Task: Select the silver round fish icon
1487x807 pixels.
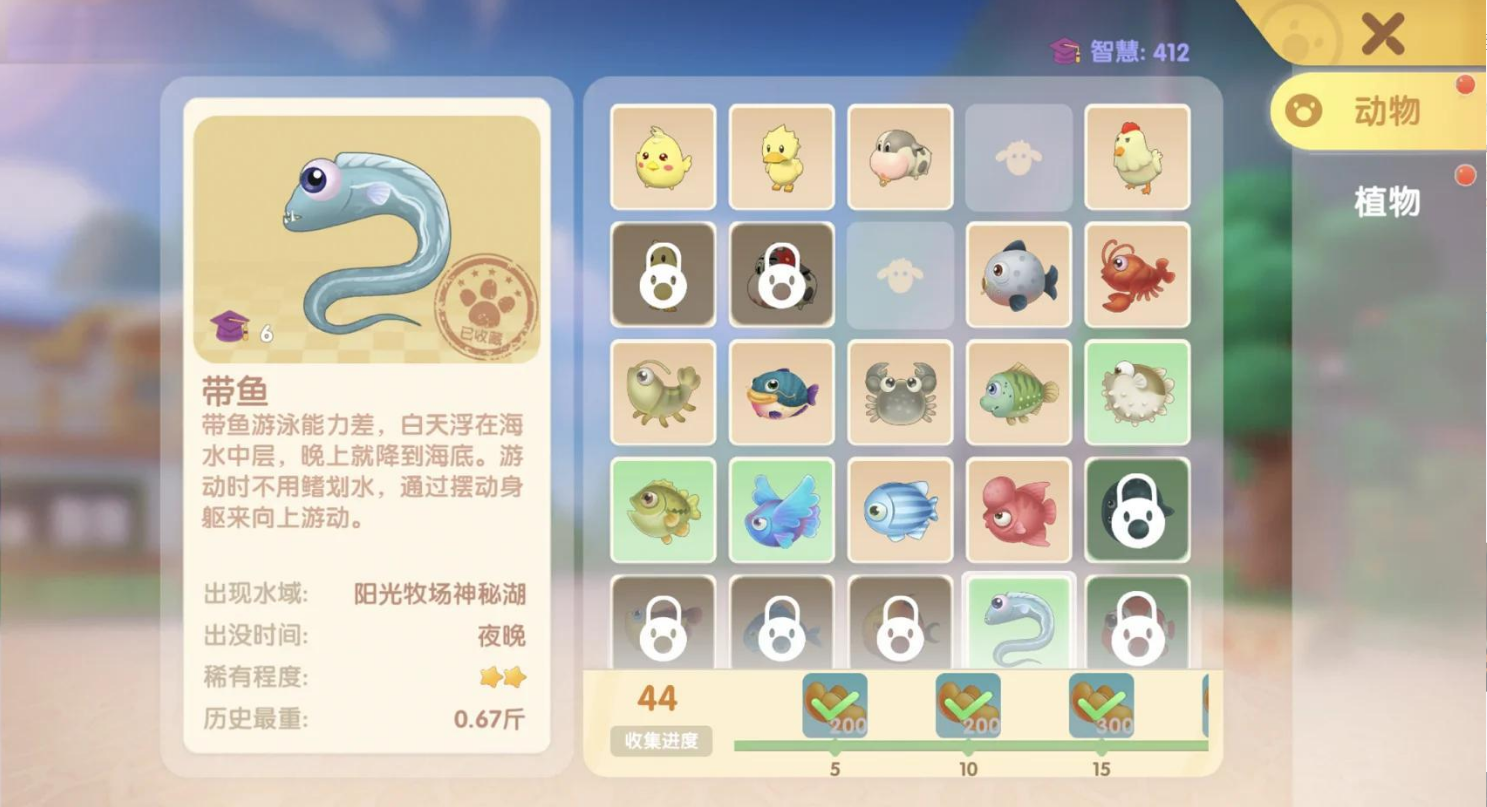Action: [1019, 273]
